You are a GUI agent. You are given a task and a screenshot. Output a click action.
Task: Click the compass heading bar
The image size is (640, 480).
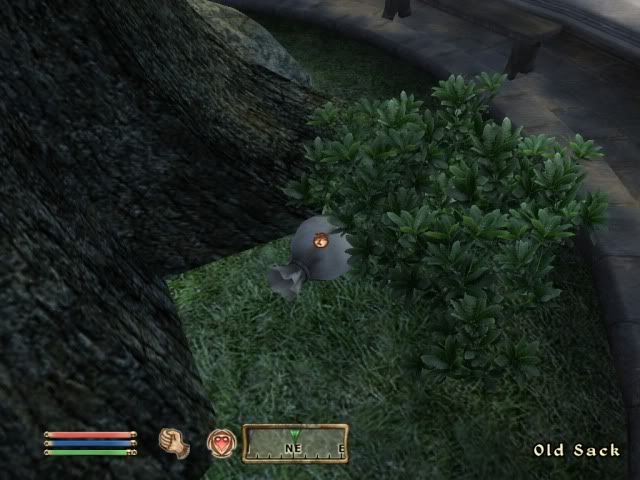pos(295,443)
